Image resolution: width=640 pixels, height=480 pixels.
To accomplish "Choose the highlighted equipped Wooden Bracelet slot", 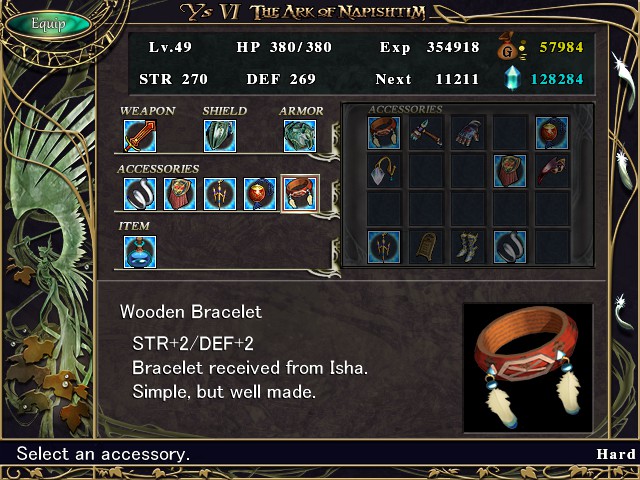I will coord(300,193).
